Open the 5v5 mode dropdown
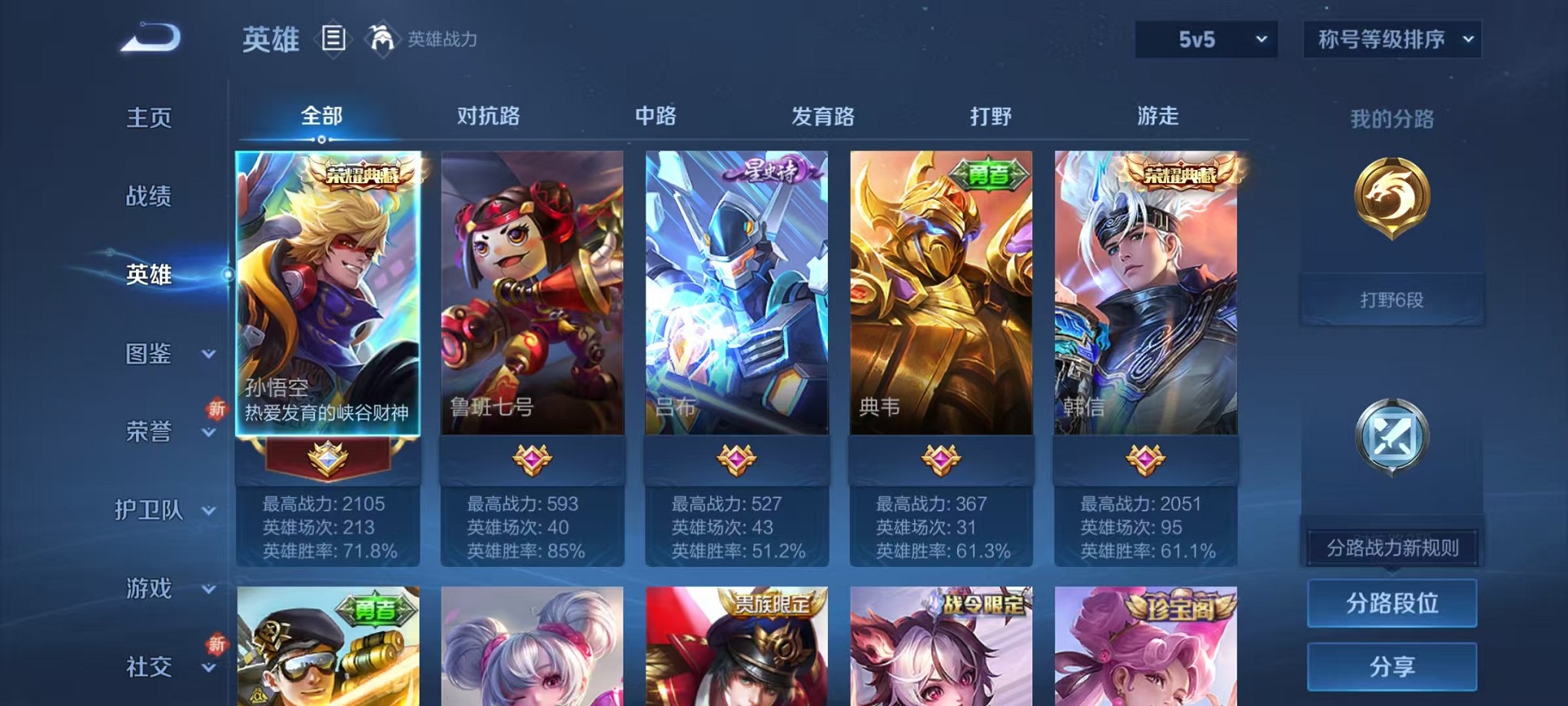 tap(1204, 38)
